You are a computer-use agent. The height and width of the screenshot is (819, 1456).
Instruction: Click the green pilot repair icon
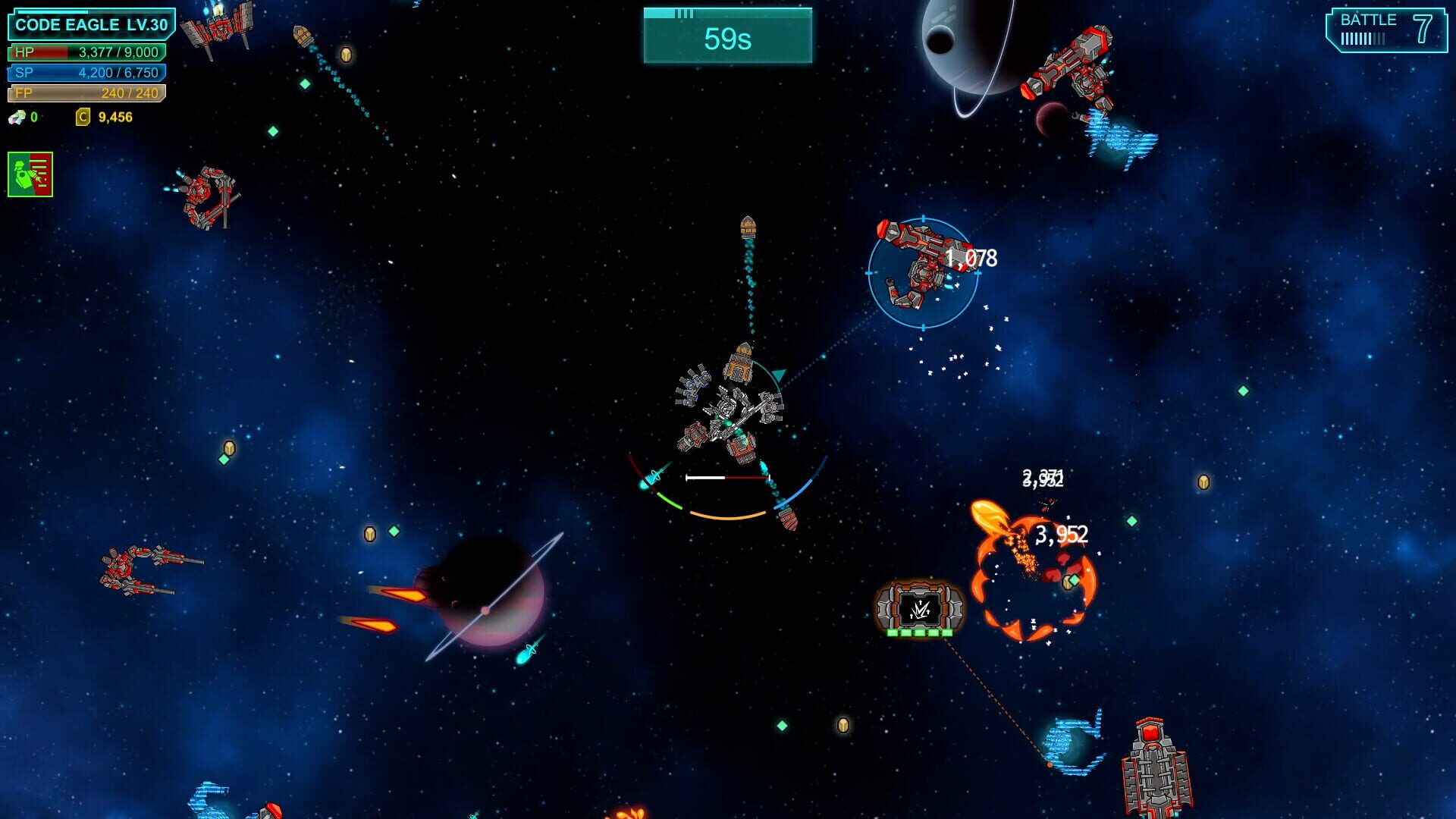(x=32, y=173)
